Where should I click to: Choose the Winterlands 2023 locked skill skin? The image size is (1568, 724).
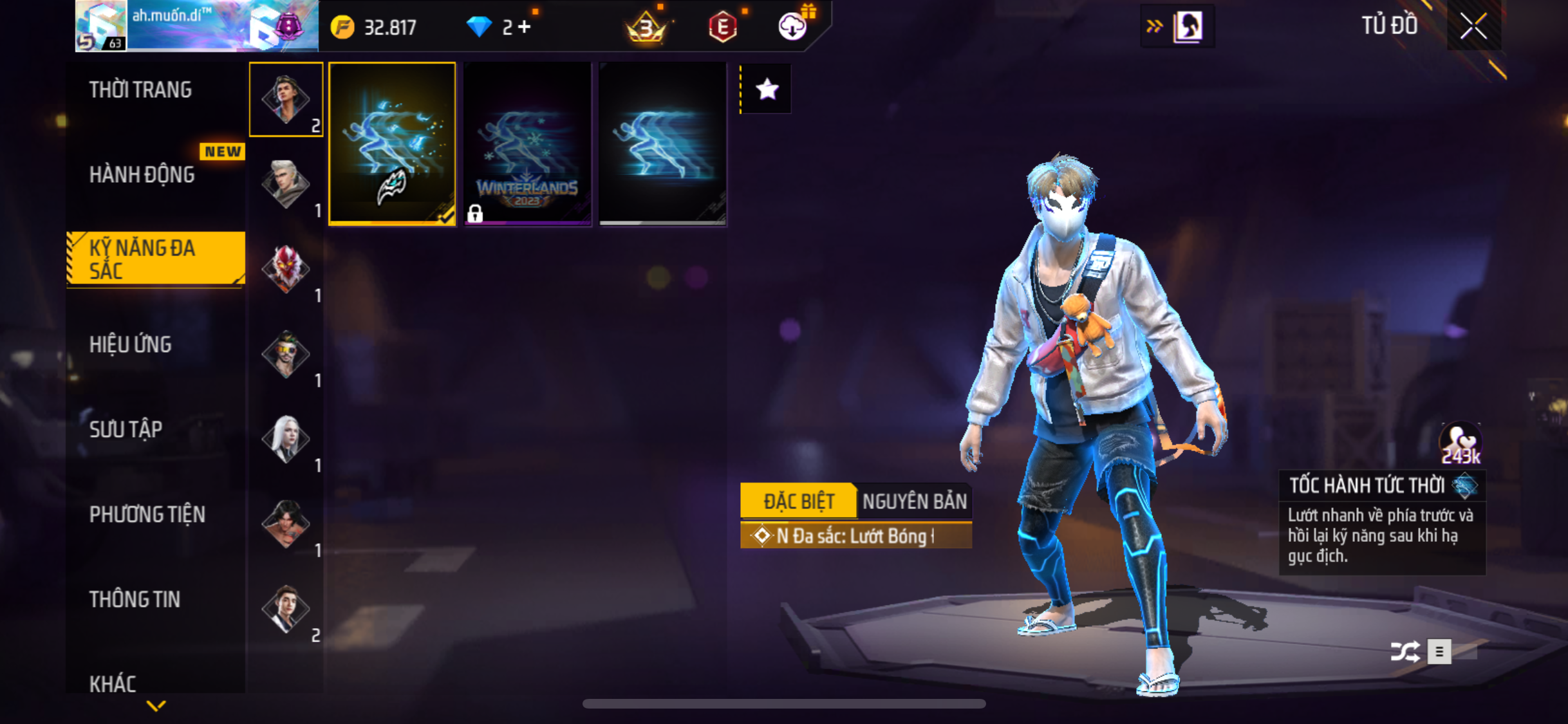527,144
